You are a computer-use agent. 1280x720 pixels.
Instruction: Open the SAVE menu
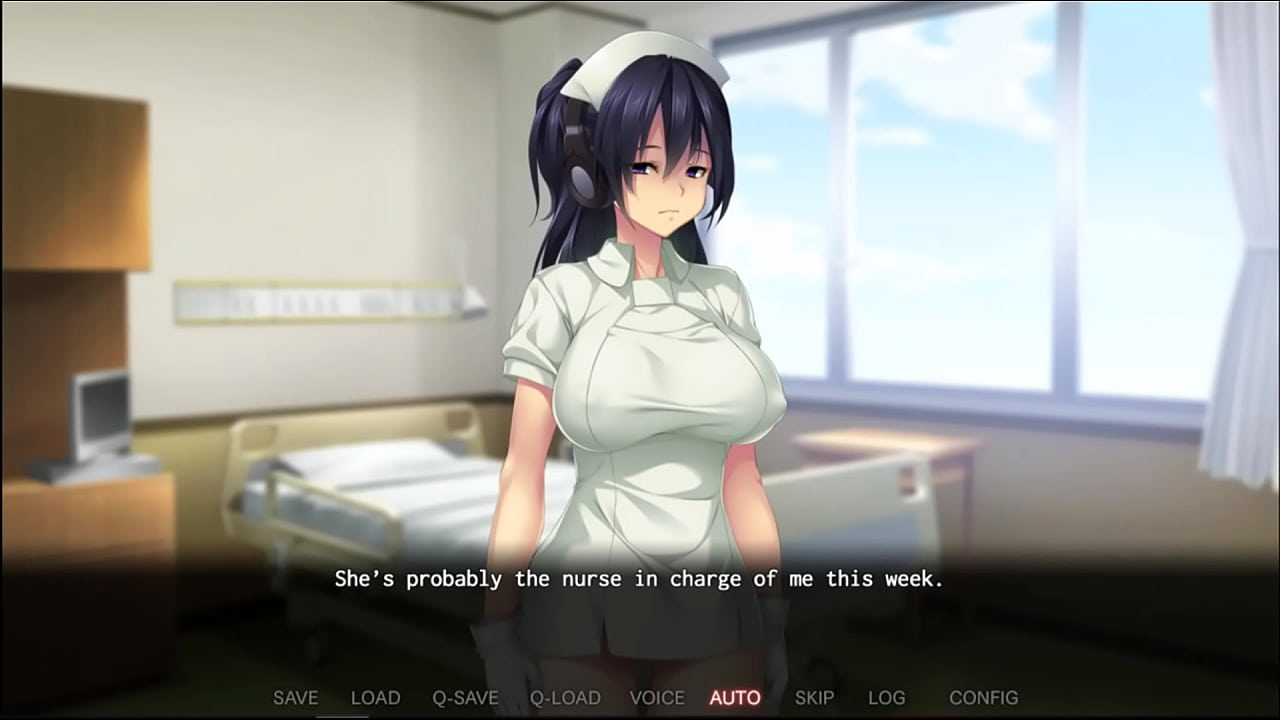click(295, 698)
